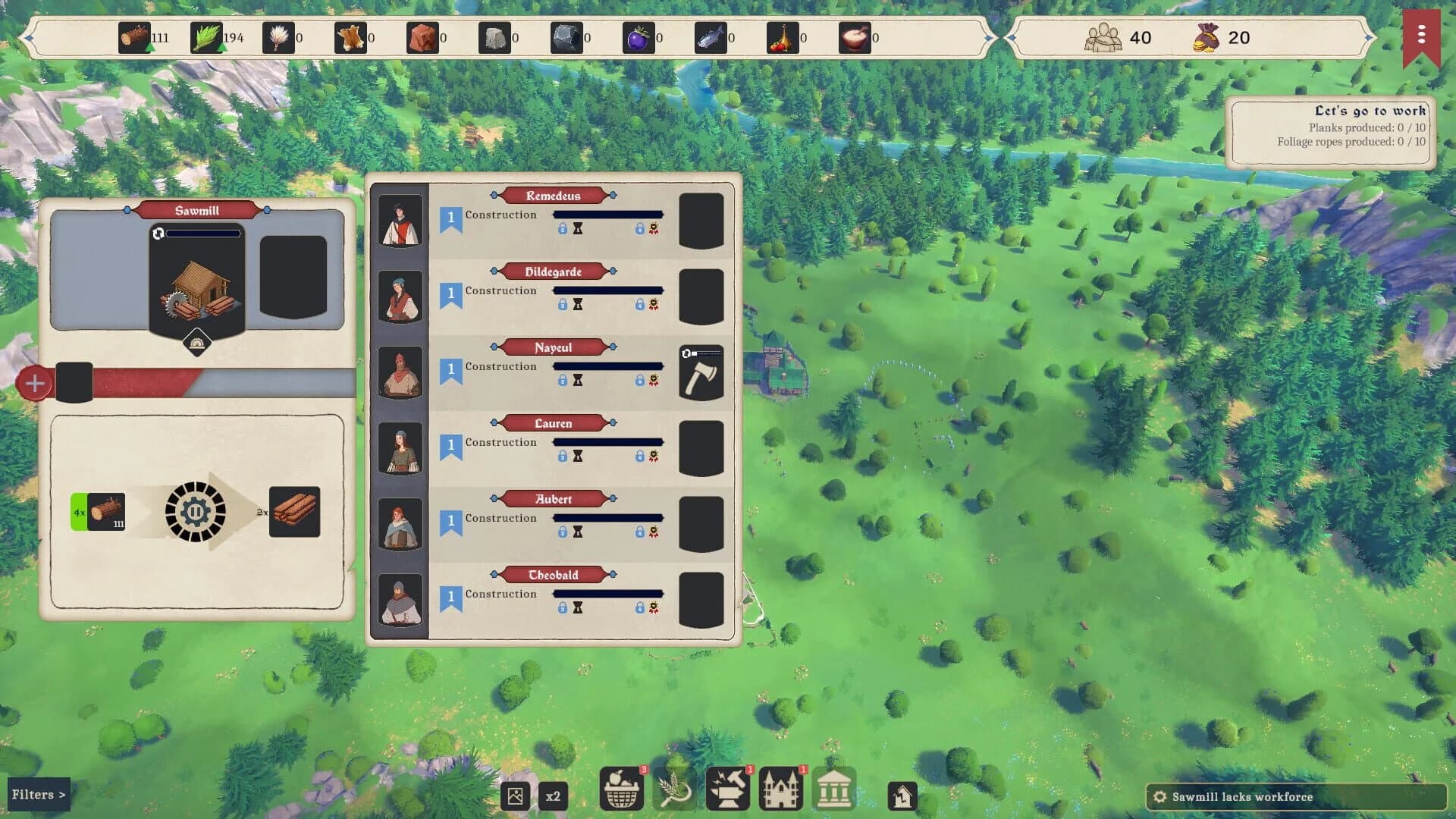The image size is (1456, 819).
Task: Open the screenshot camera icon
Action: (515, 795)
